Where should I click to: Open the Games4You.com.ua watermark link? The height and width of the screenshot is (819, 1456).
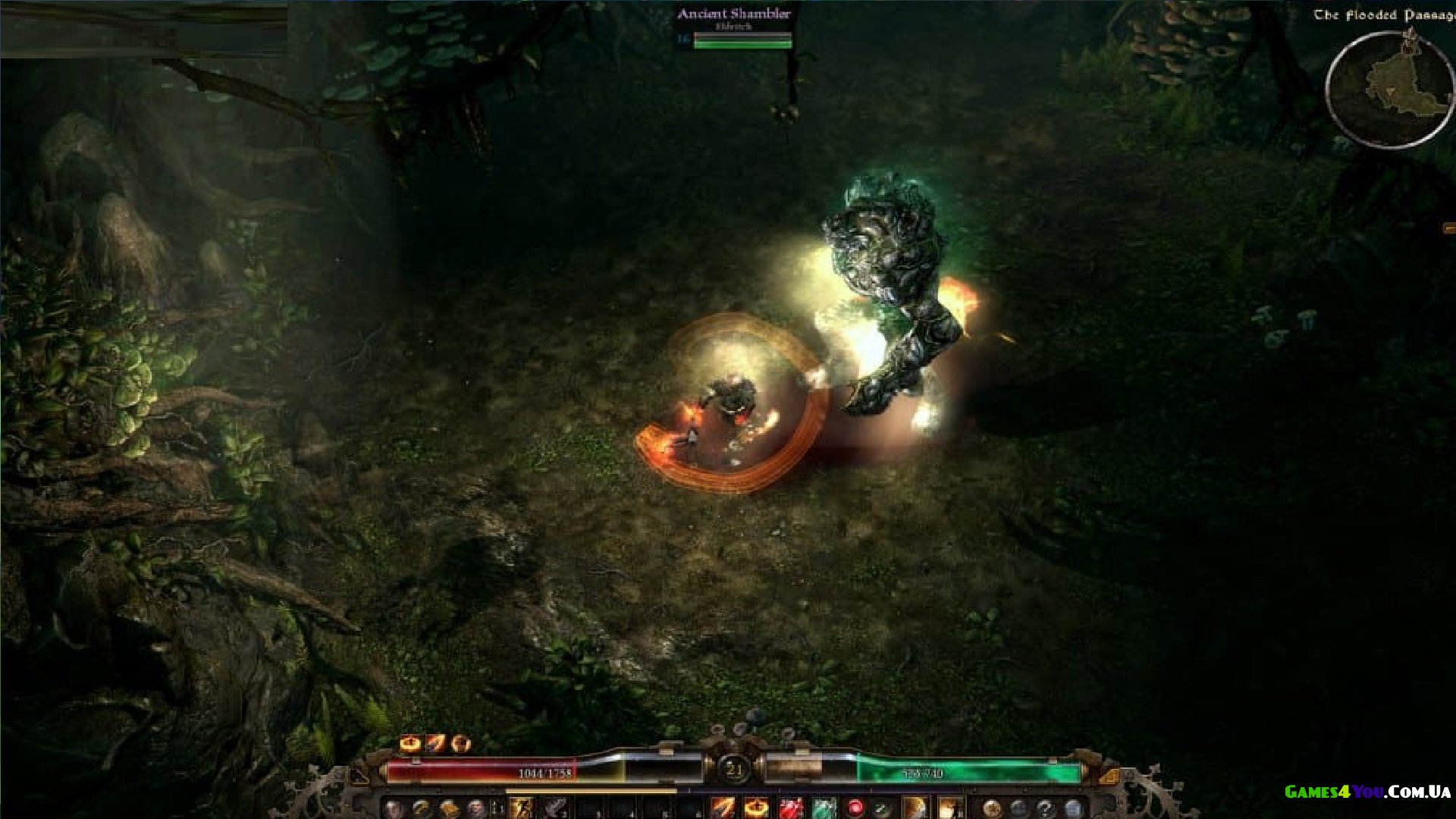tap(1367, 792)
